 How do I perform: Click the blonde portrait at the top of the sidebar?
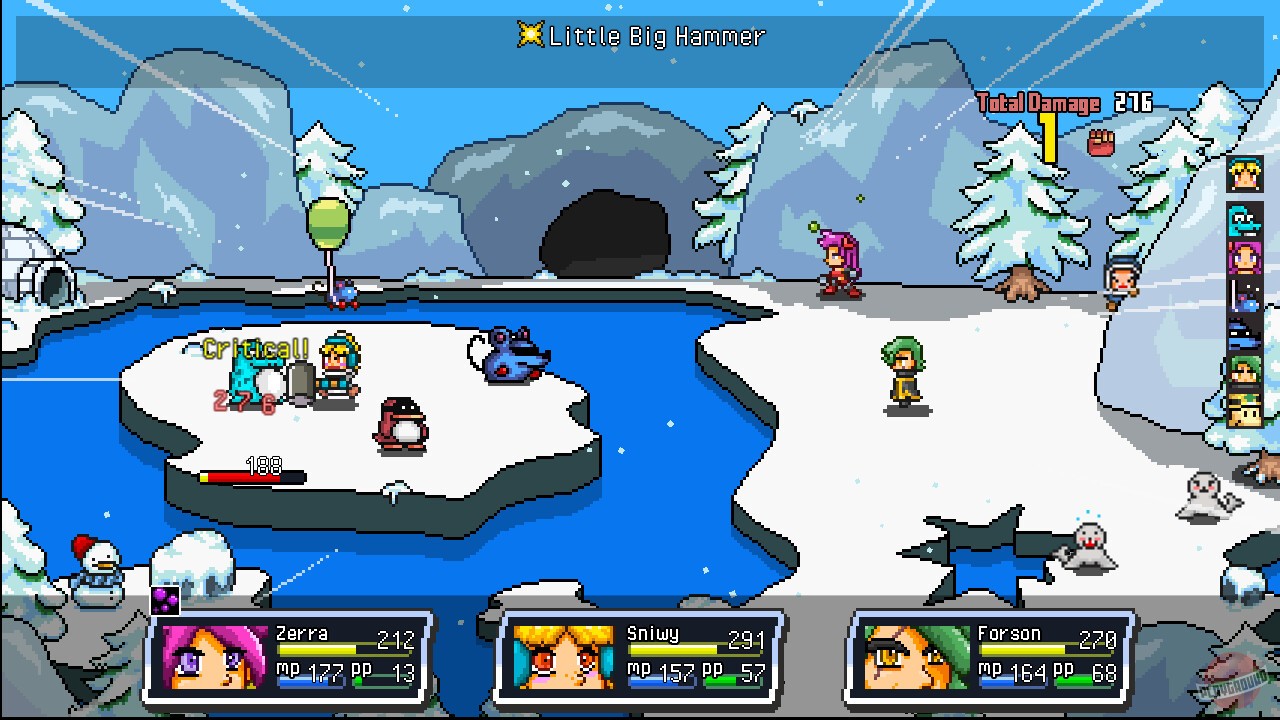click(1243, 175)
